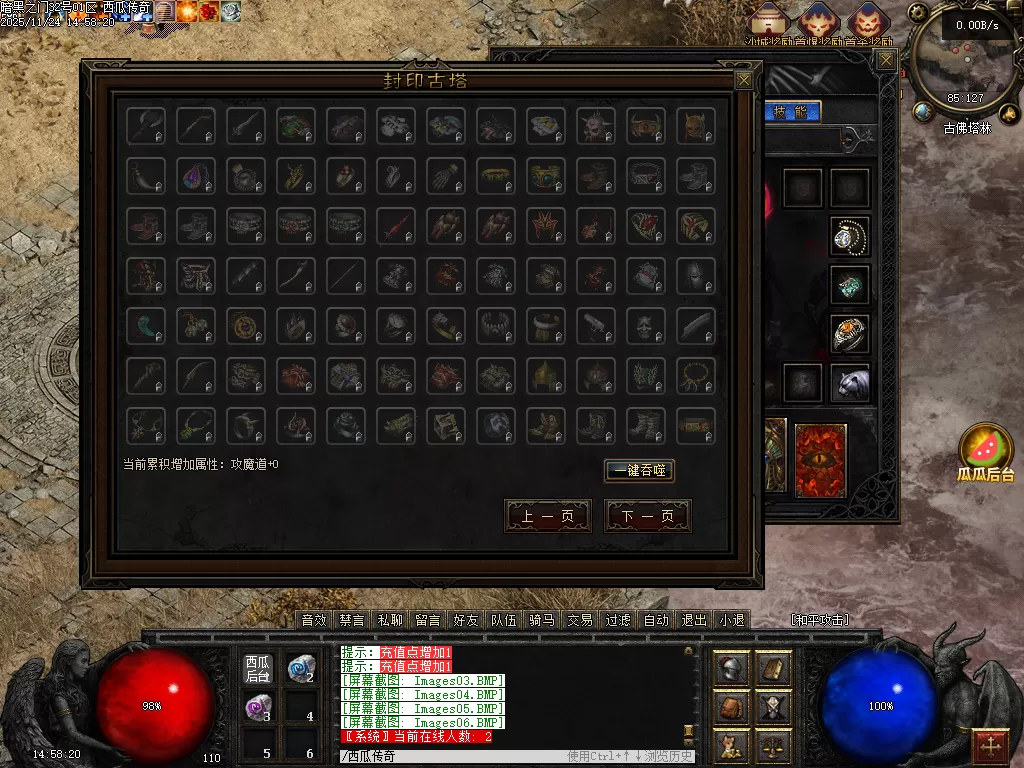Click the 小退 logout button
Screen dimensions: 1024x768
click(732, 620)
